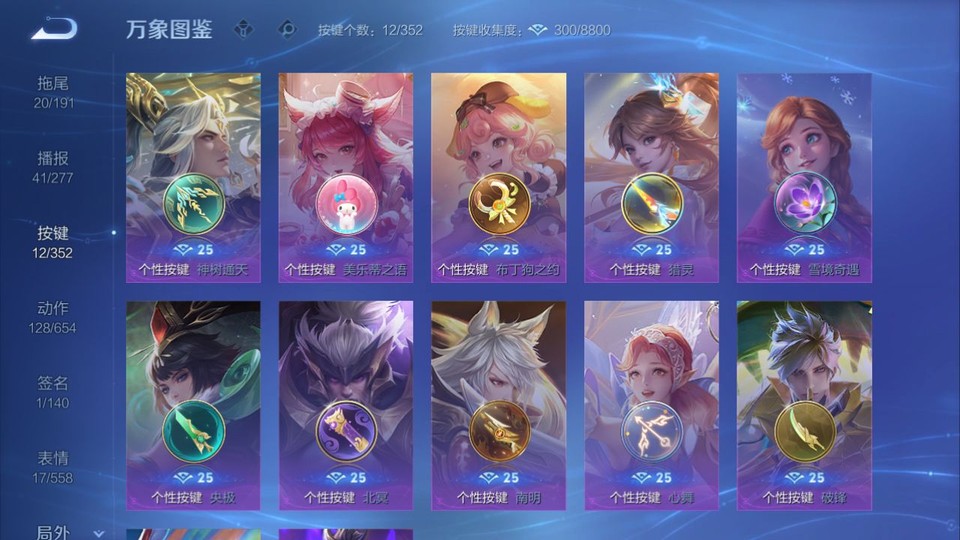Choose the 北冥 key skin card
The width and height of the screenshot is (960, 540).
346,405
